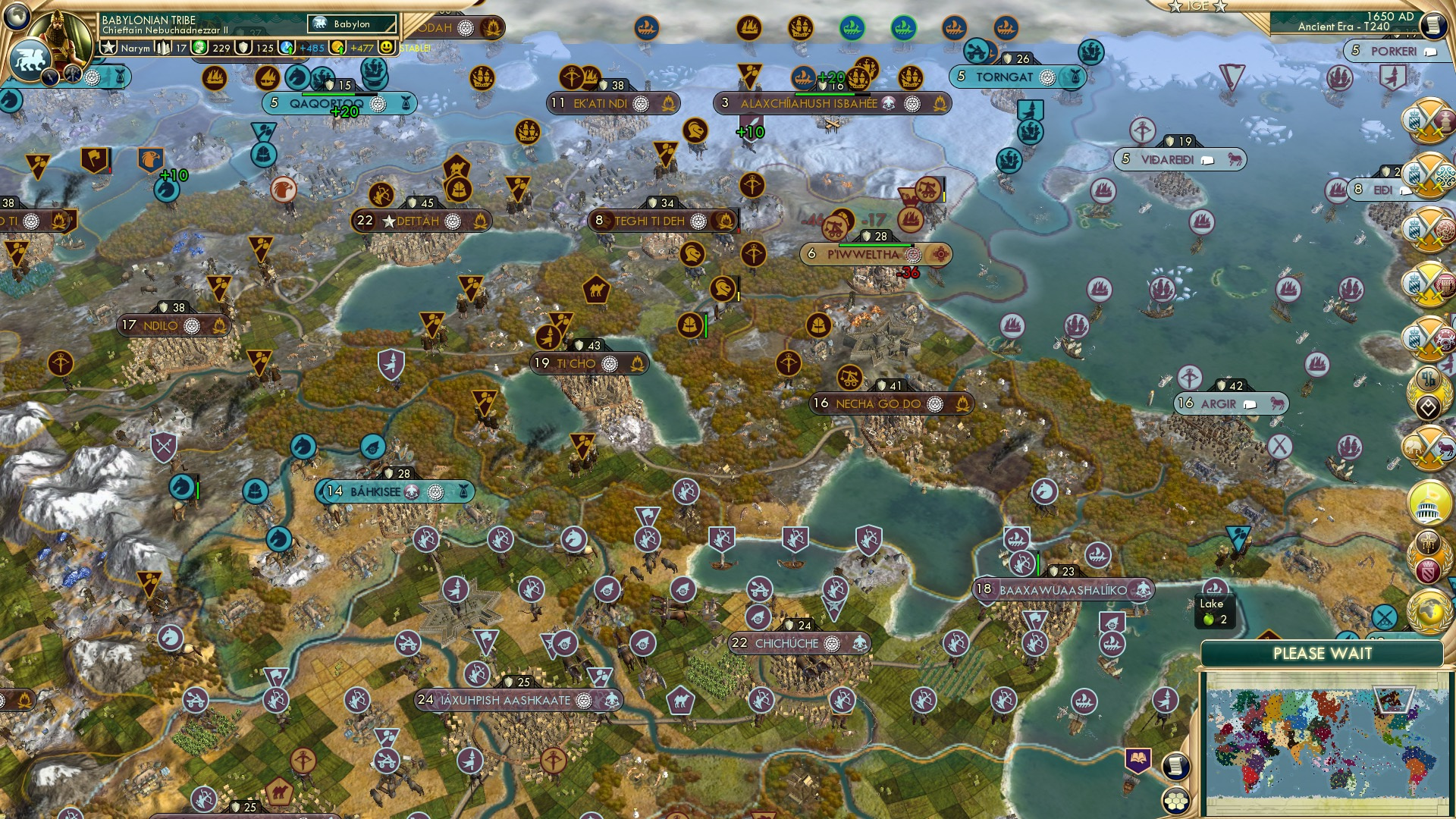This screenshot has height=819, width=1456.
Task: Open the Babylon civilization dropdown selector
Action: (350, 24)
